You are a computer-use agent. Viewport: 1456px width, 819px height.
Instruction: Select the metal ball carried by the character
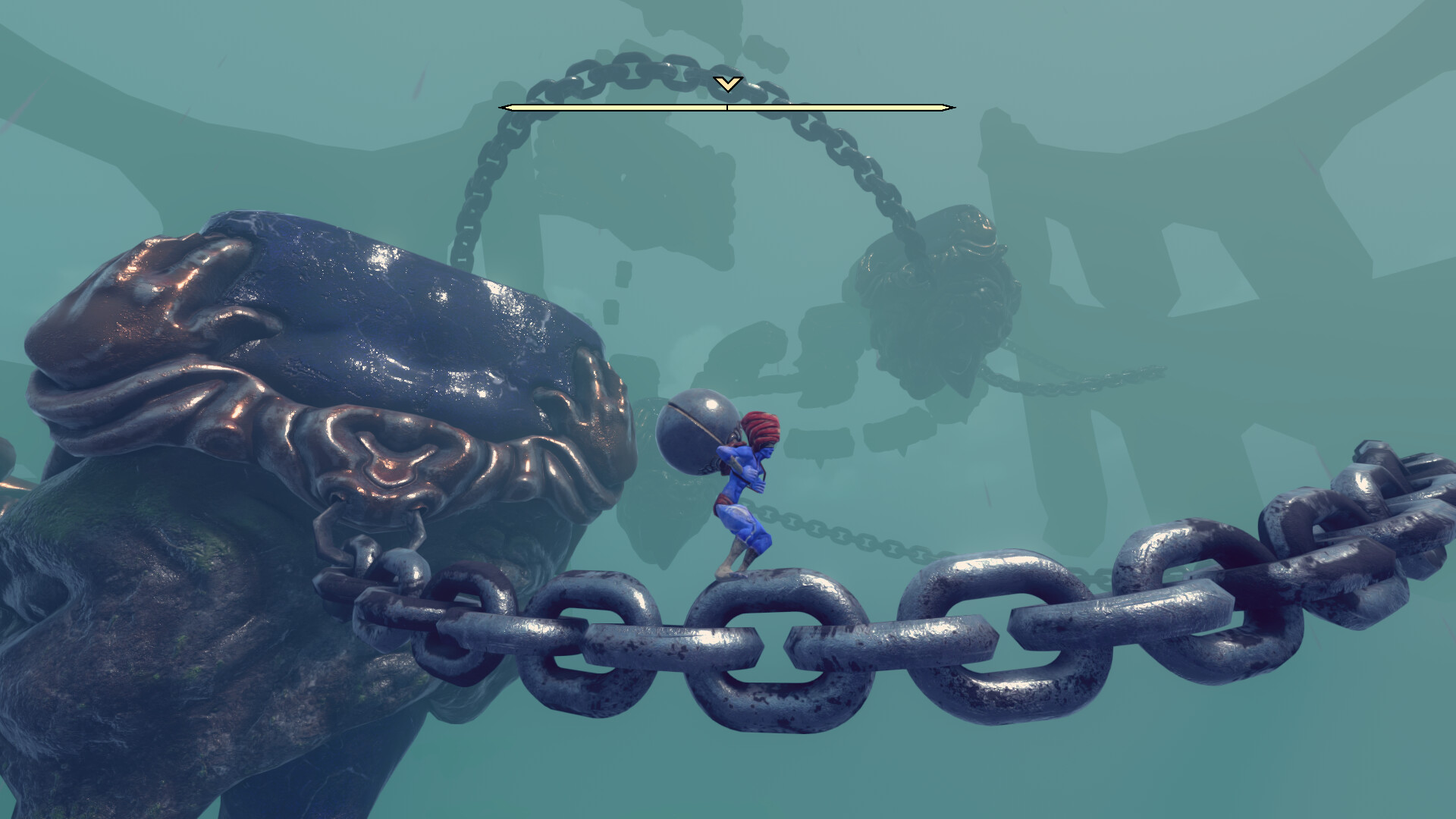[x=696, y=432]
